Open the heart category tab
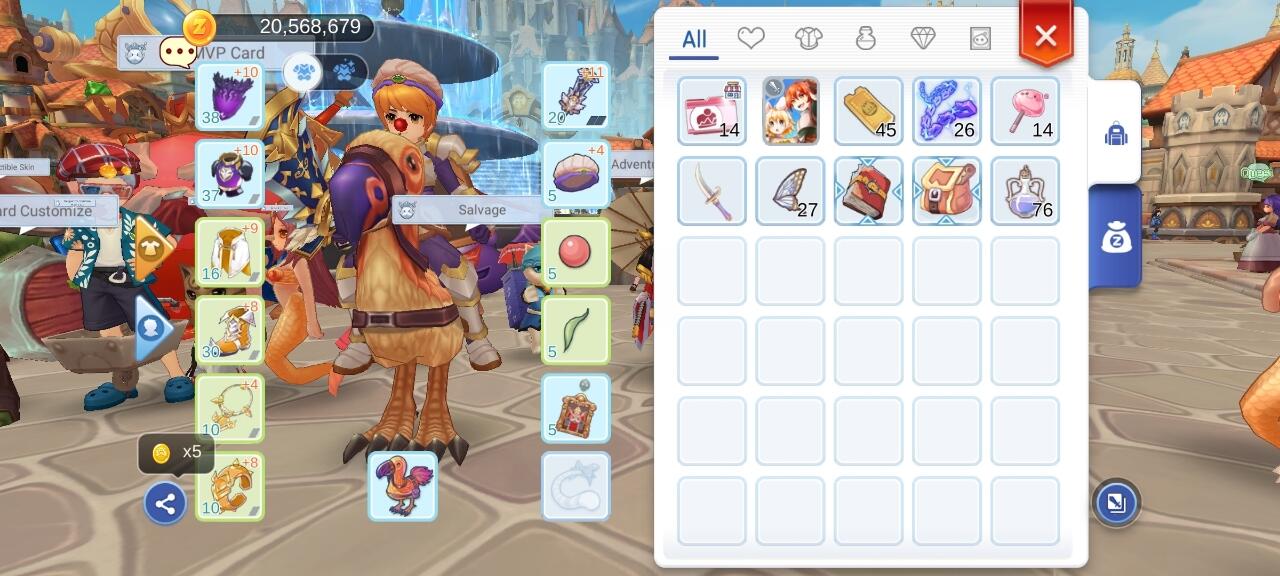This screenshot has height=576, width=1280. [x=751, y=38]
